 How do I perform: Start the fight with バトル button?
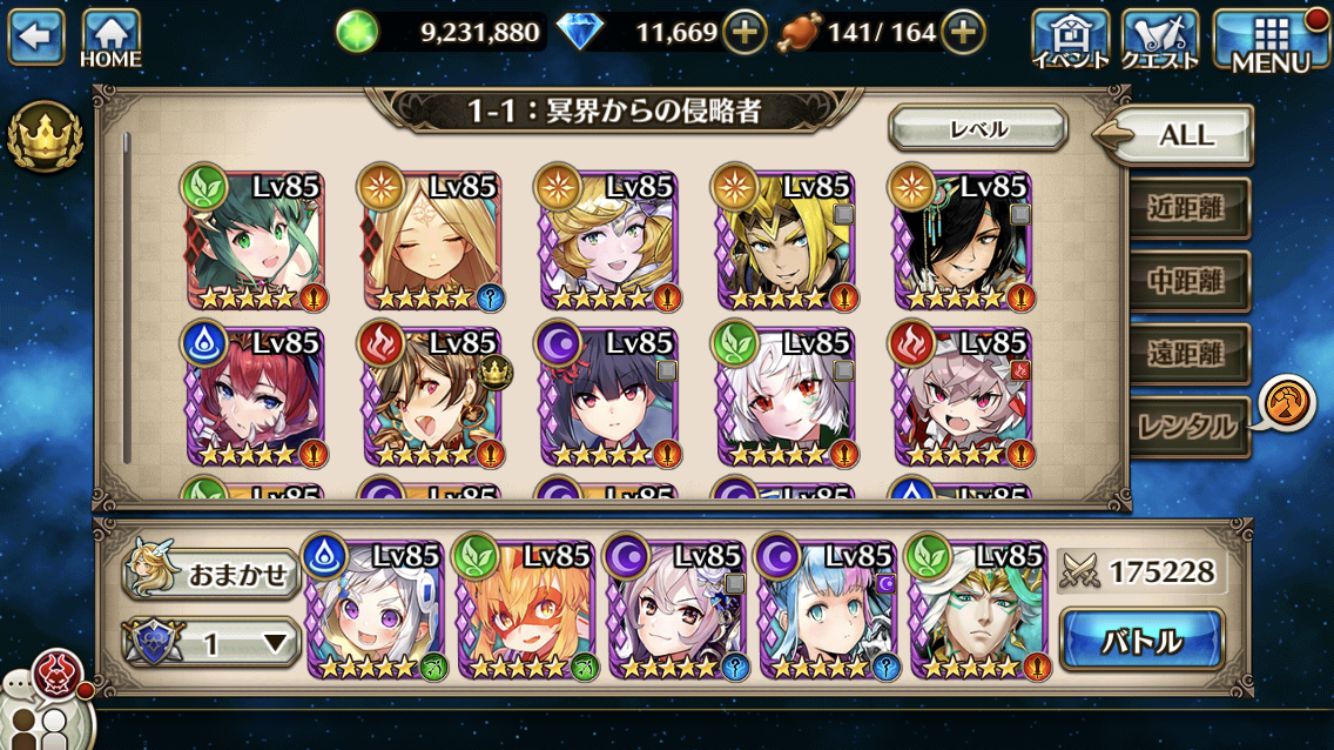click(1141, 639)
